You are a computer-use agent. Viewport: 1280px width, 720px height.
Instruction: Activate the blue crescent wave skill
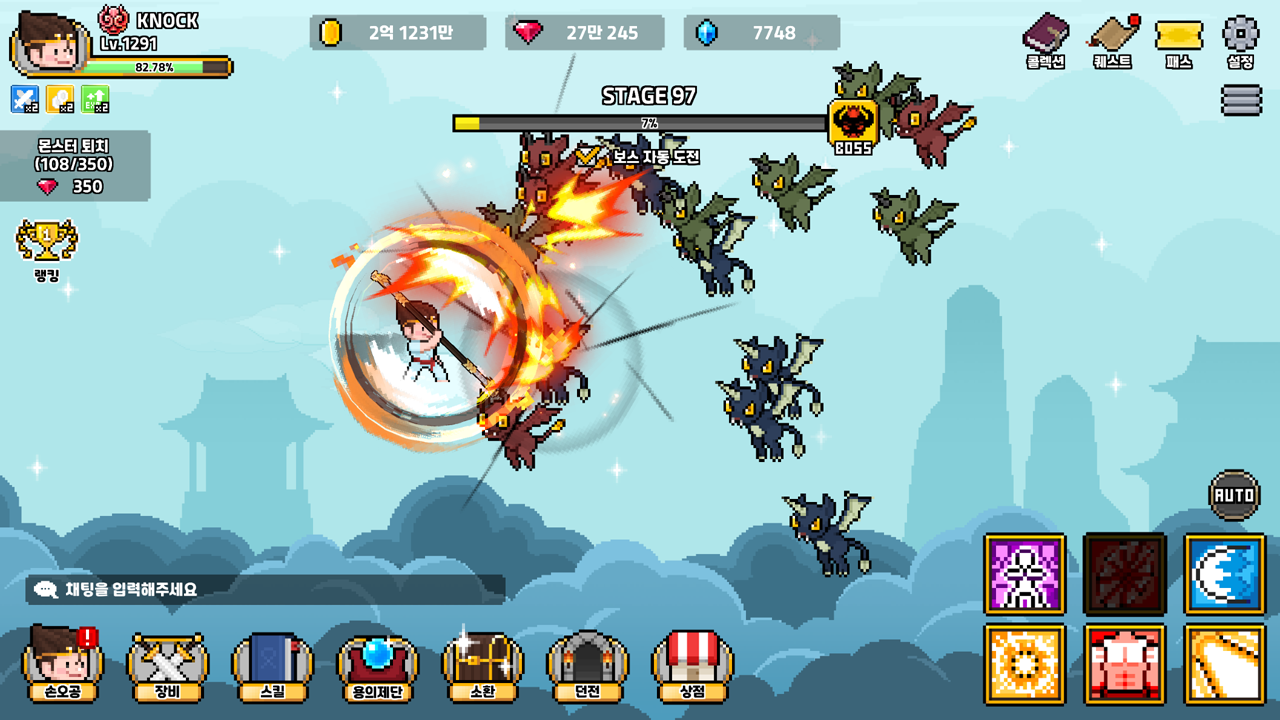pos(1224,573)
